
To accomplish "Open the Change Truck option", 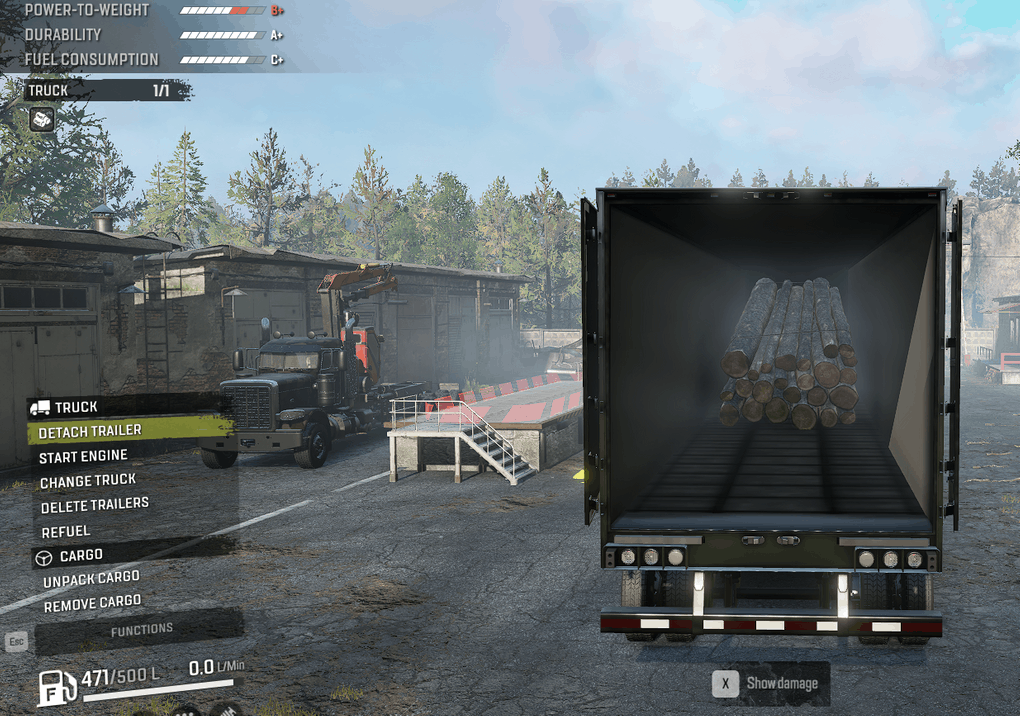I will click(88, 481).
